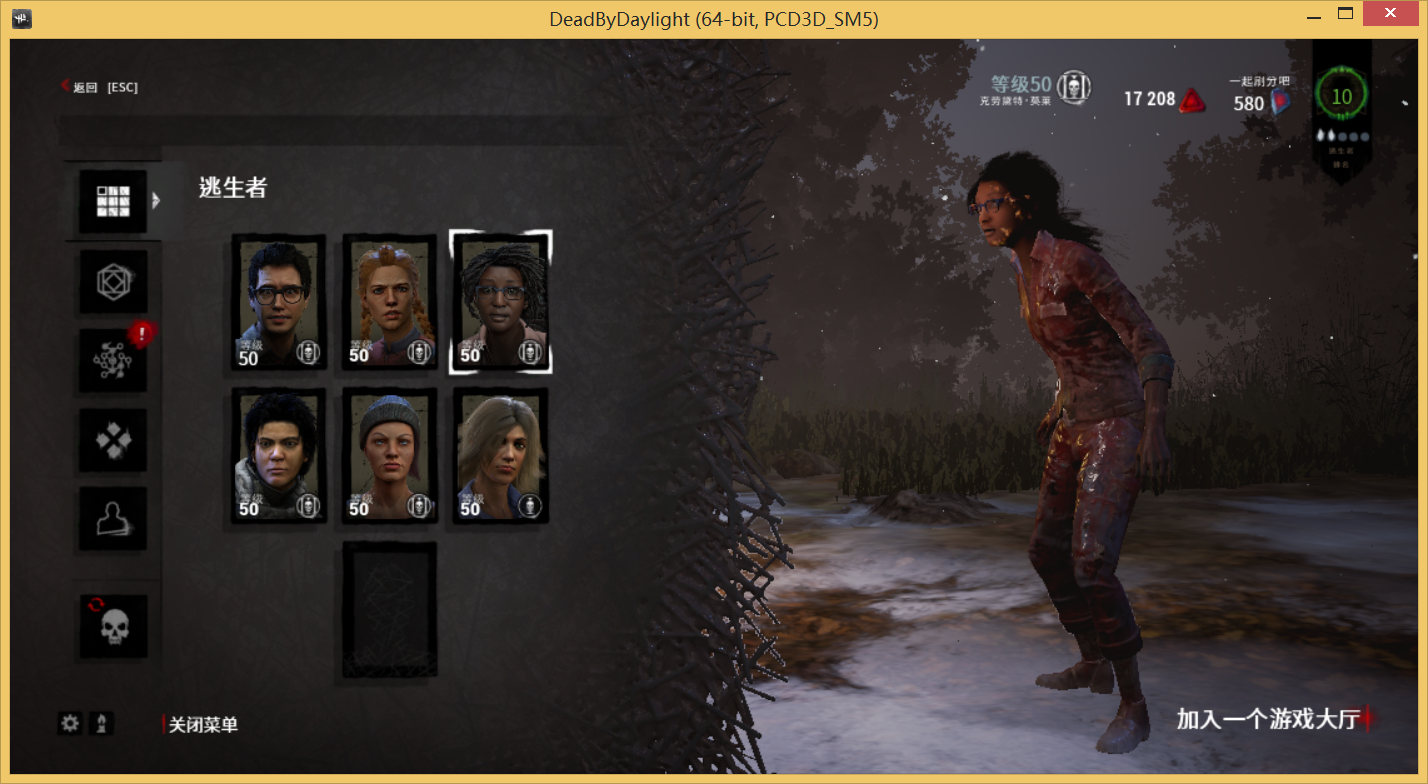Select Claudette Morel survivor portrait
The width and height of the screenshot is (1428, 784).
(500, 301)
